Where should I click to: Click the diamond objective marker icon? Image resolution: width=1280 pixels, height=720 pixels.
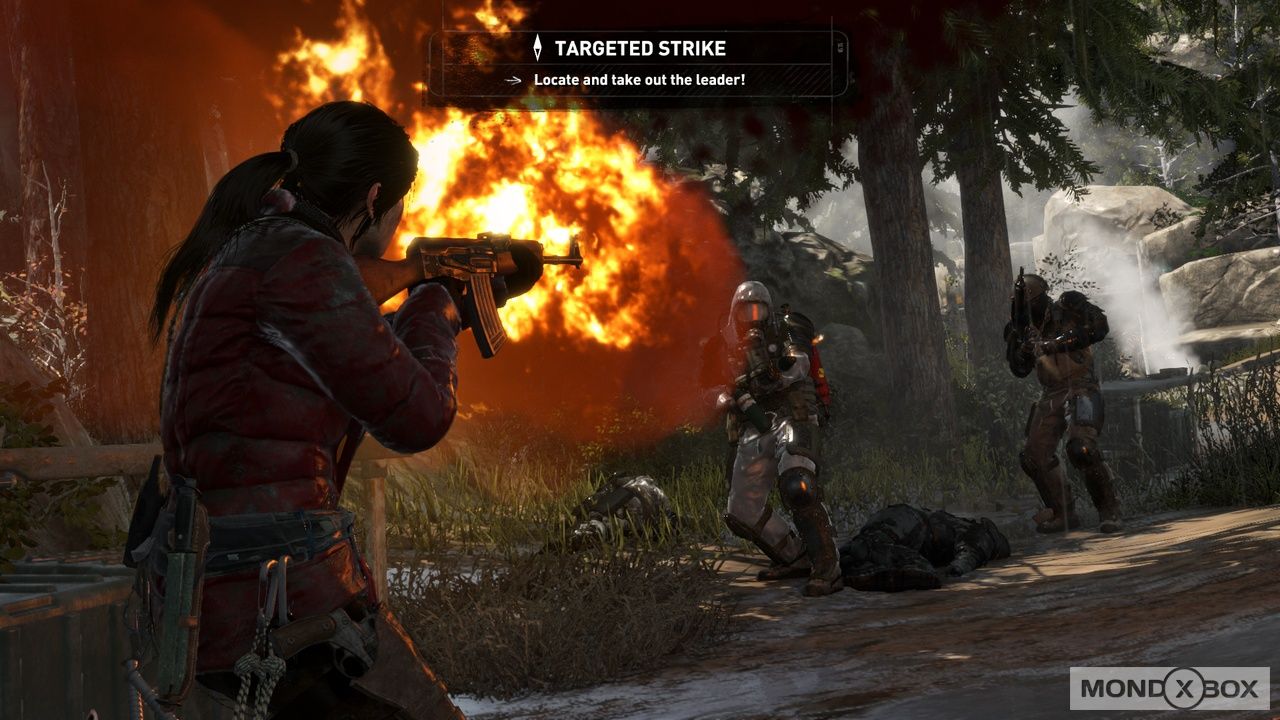point(537,46)
